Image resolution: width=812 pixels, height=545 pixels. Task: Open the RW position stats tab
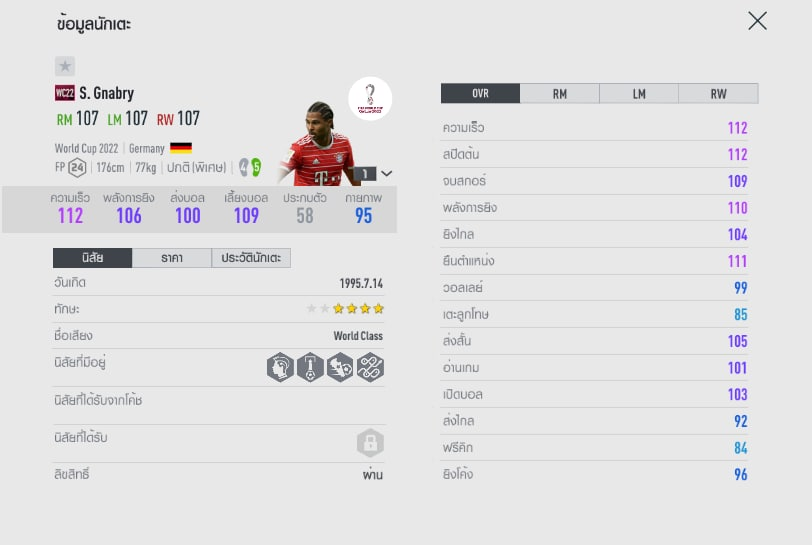(x=718, y=93)
